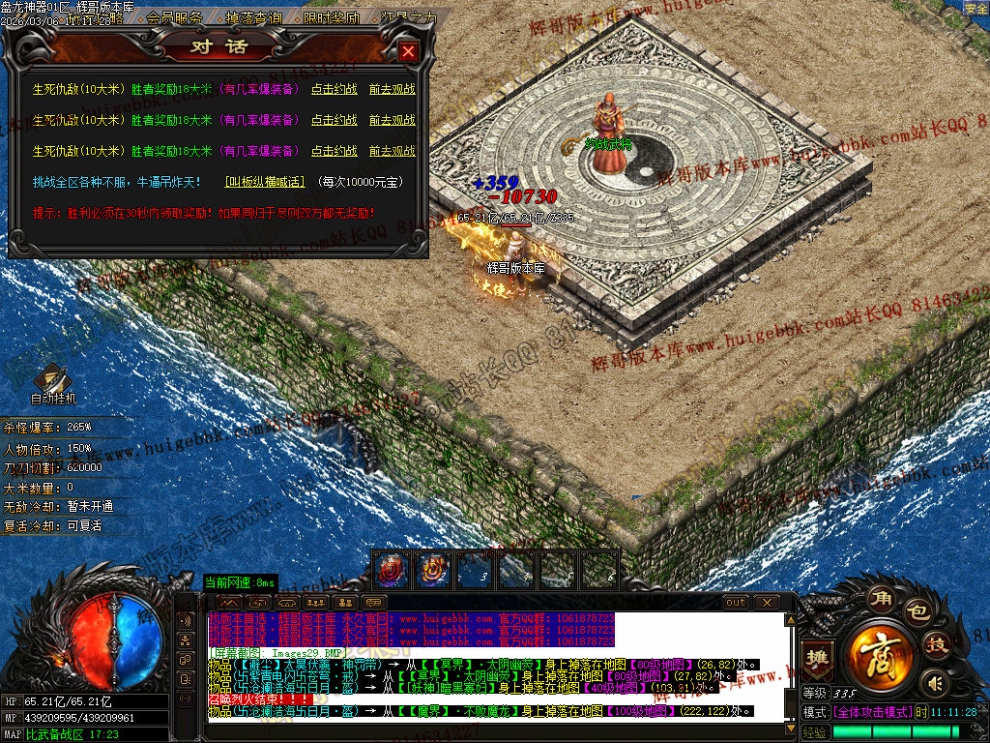Close the 对话 dialogue window
Viewport: 990px width, 743px height.
pyautogui.click(x=408, y=51)
